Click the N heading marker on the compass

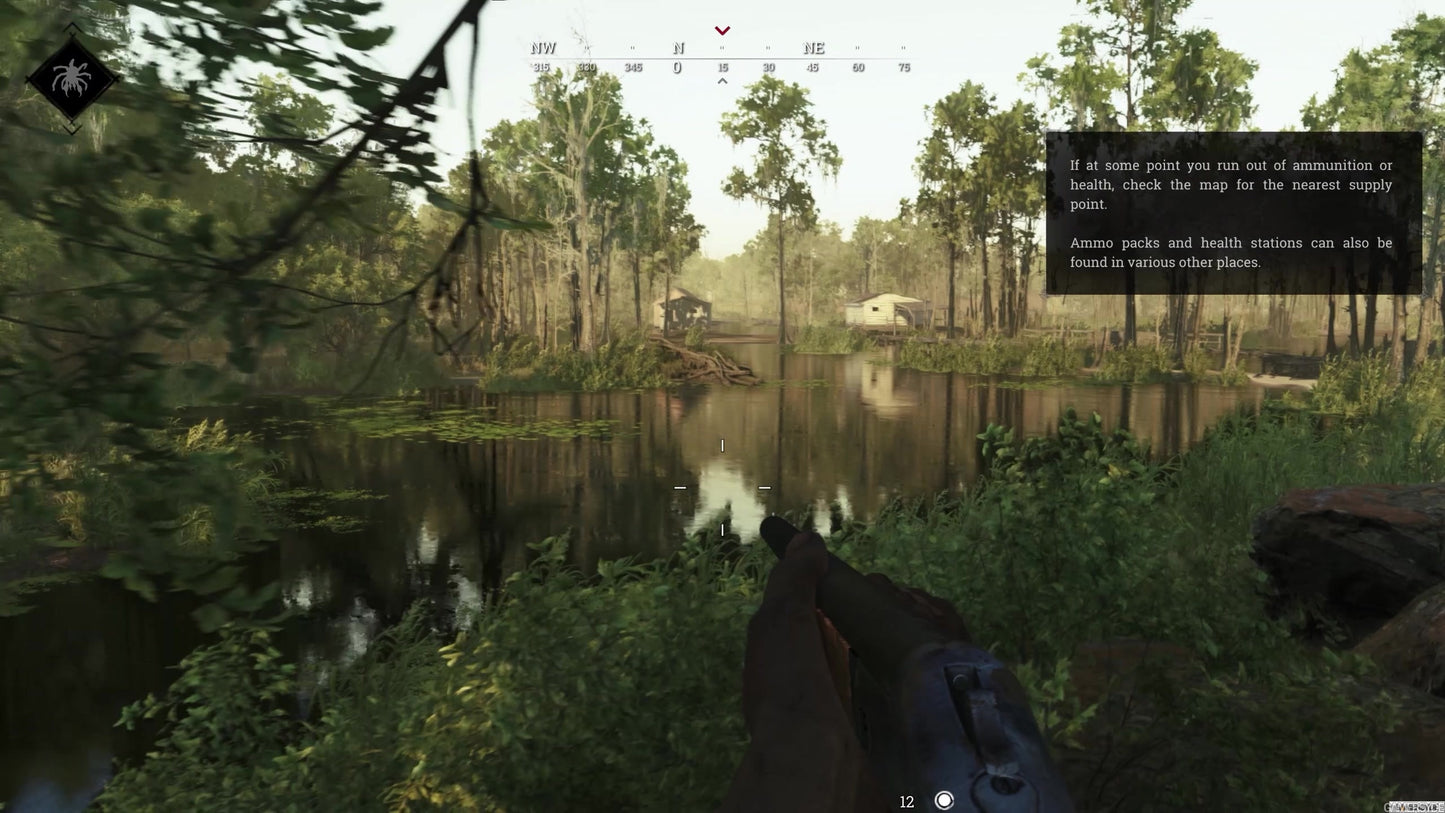point(677,46)
